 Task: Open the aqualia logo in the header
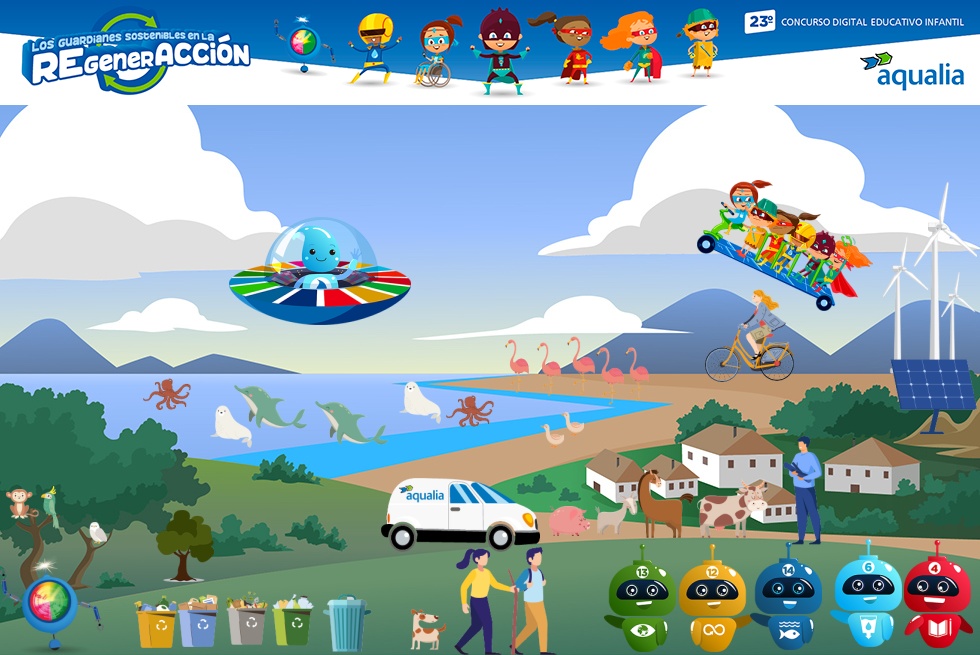(912, 70)
